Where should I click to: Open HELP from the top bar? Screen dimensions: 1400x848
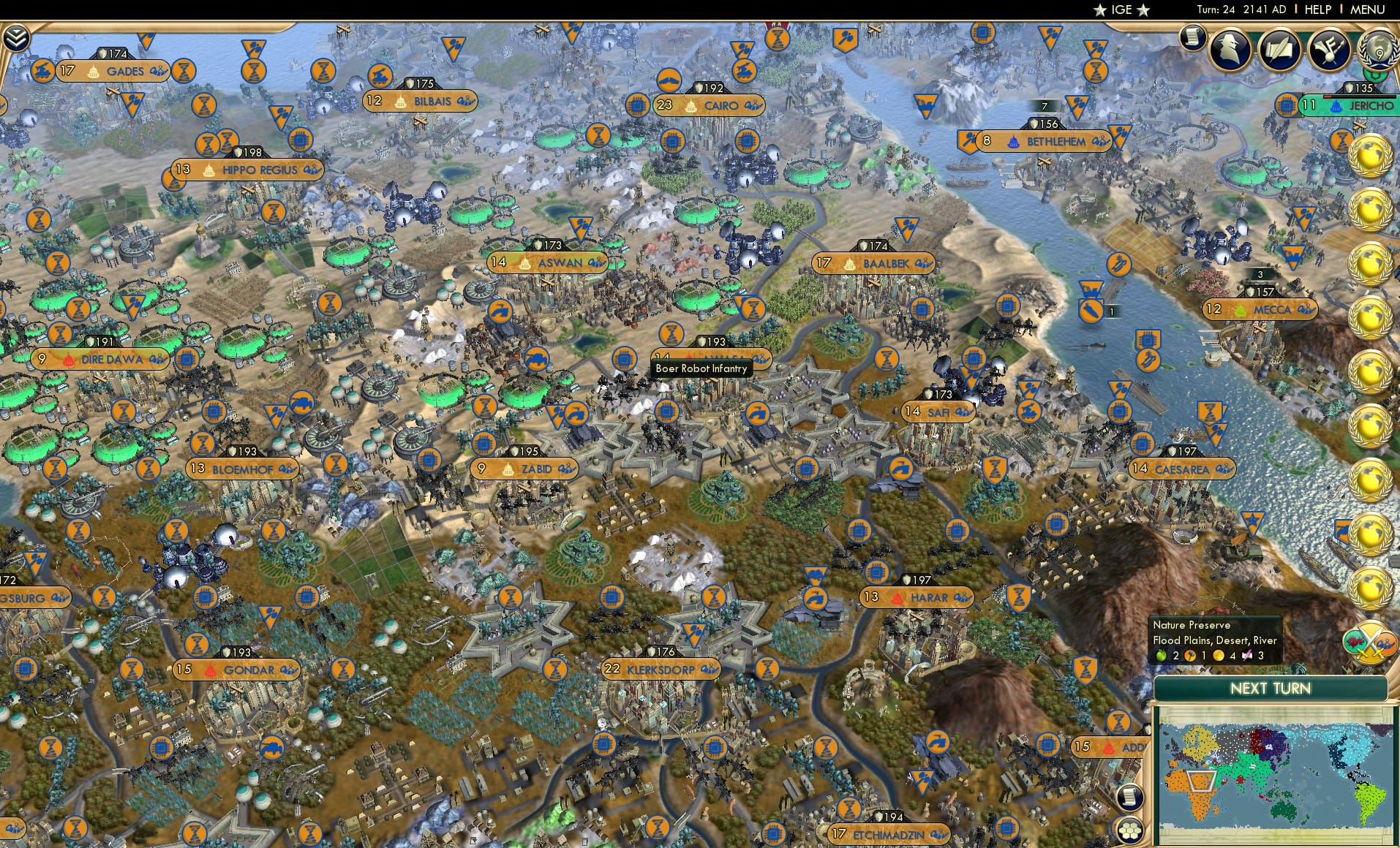pos(1317,10)
